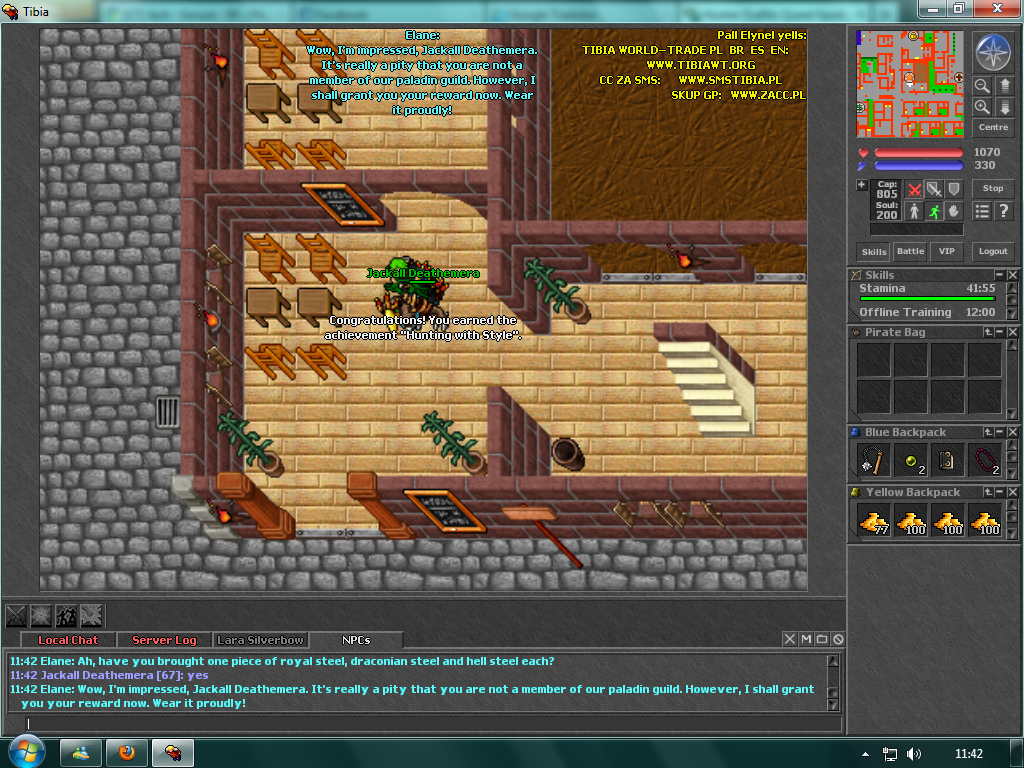Switch to the Local Chat tab

[68, 640]
